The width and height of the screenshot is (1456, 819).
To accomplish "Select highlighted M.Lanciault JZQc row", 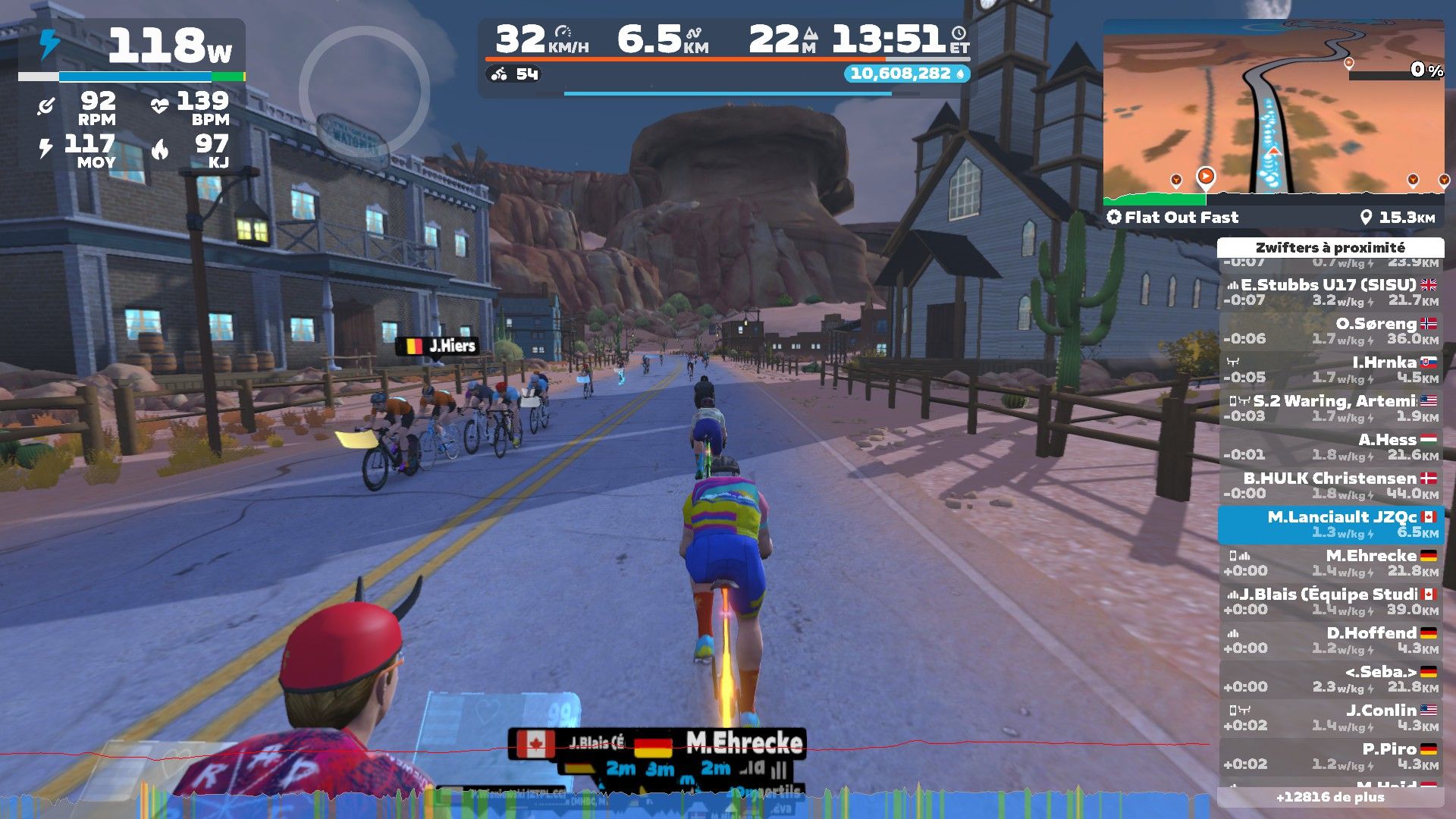I will tap(1331, 524).
